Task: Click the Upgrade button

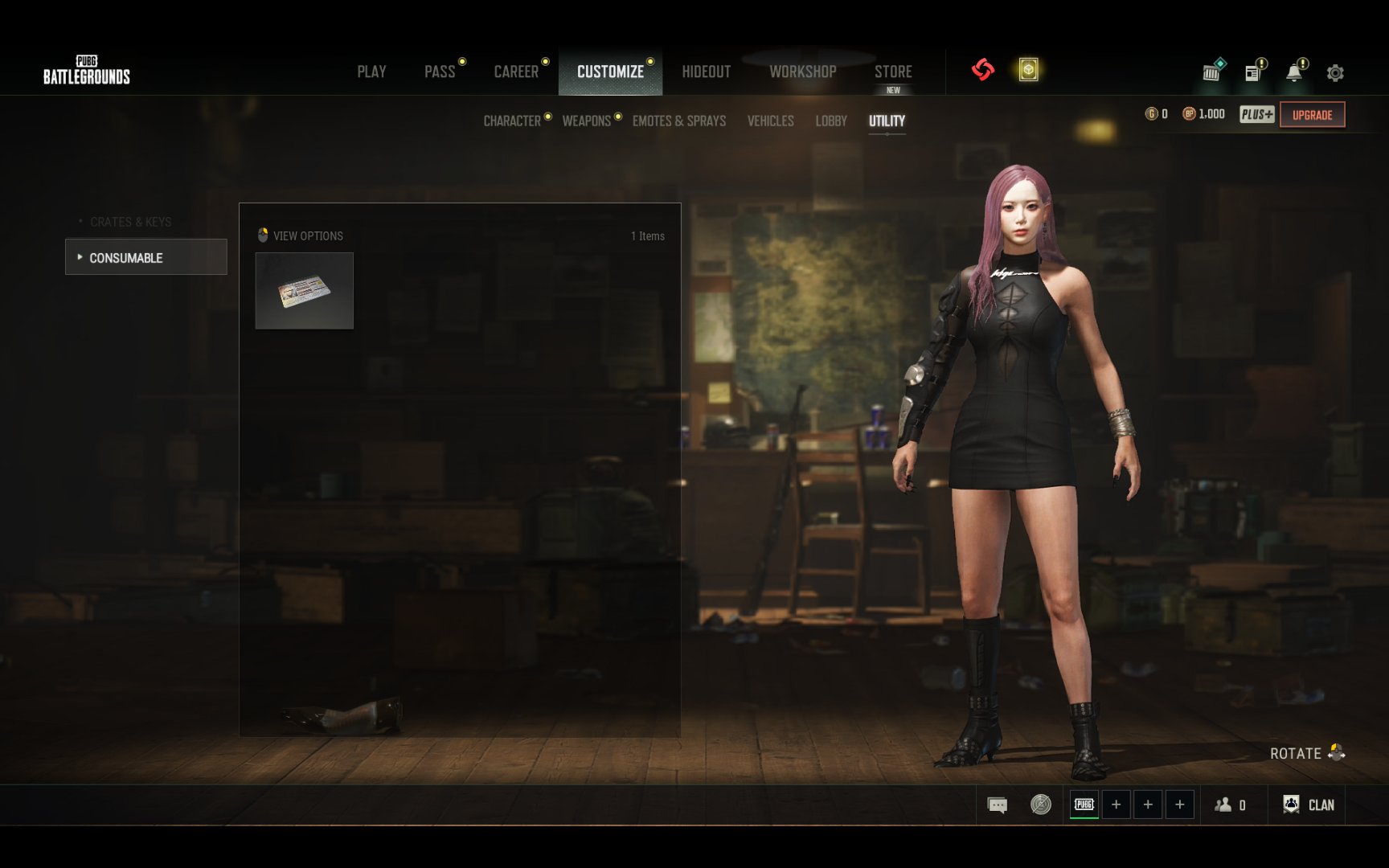Action: [x=1312, y=115]
